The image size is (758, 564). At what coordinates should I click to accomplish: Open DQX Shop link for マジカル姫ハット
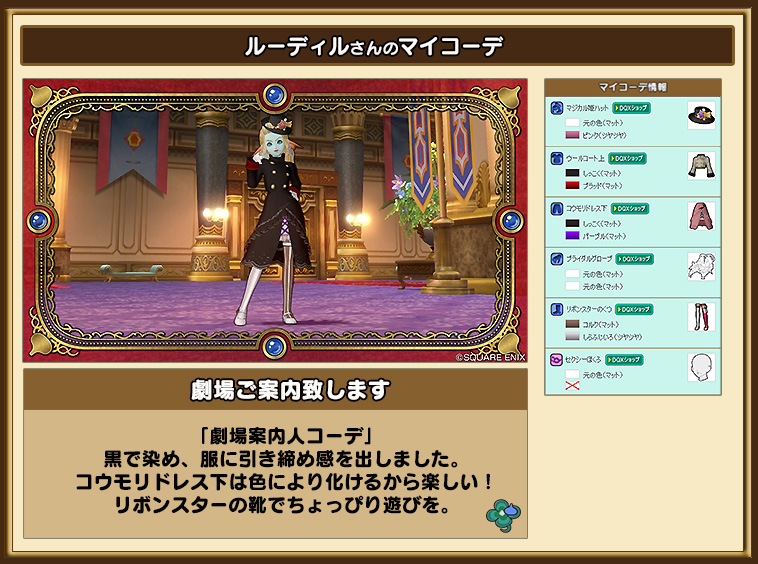tap(632, 108)
